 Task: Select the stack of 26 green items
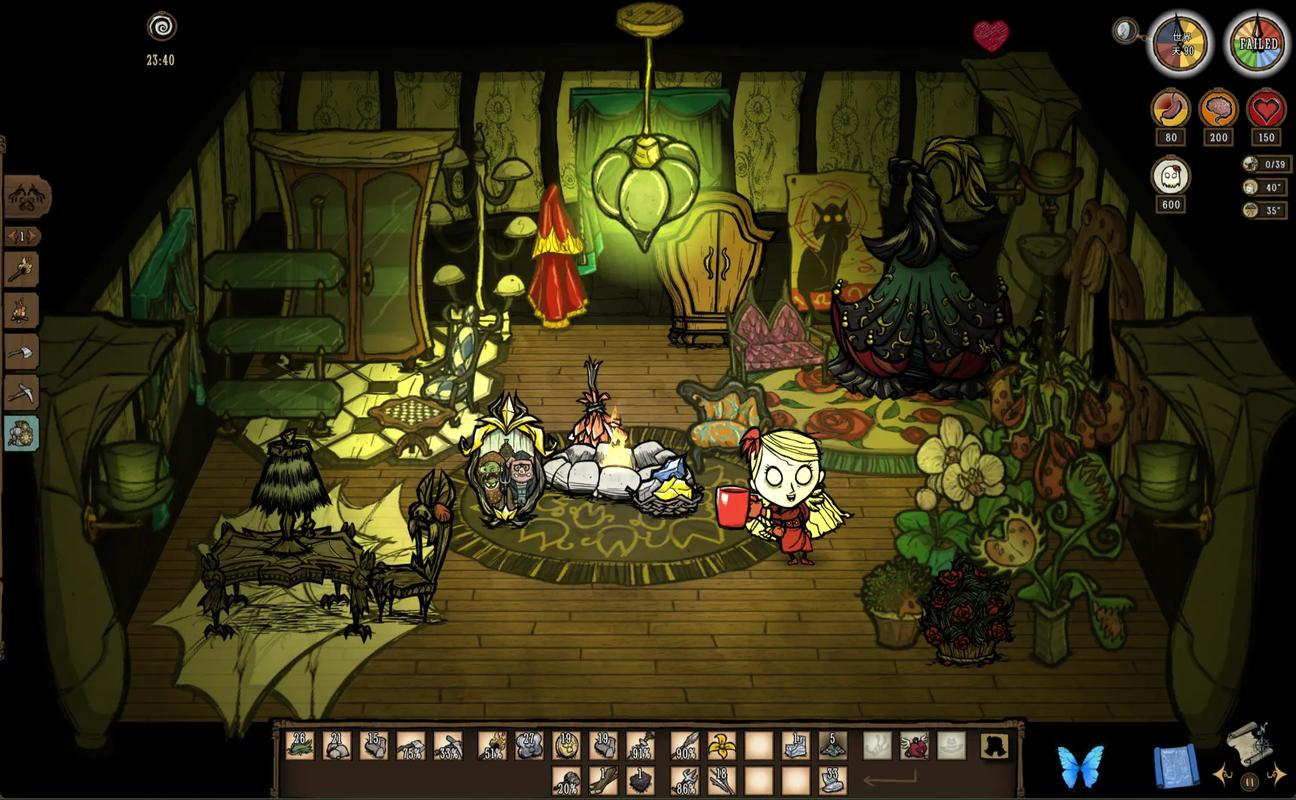click(300, 745)
